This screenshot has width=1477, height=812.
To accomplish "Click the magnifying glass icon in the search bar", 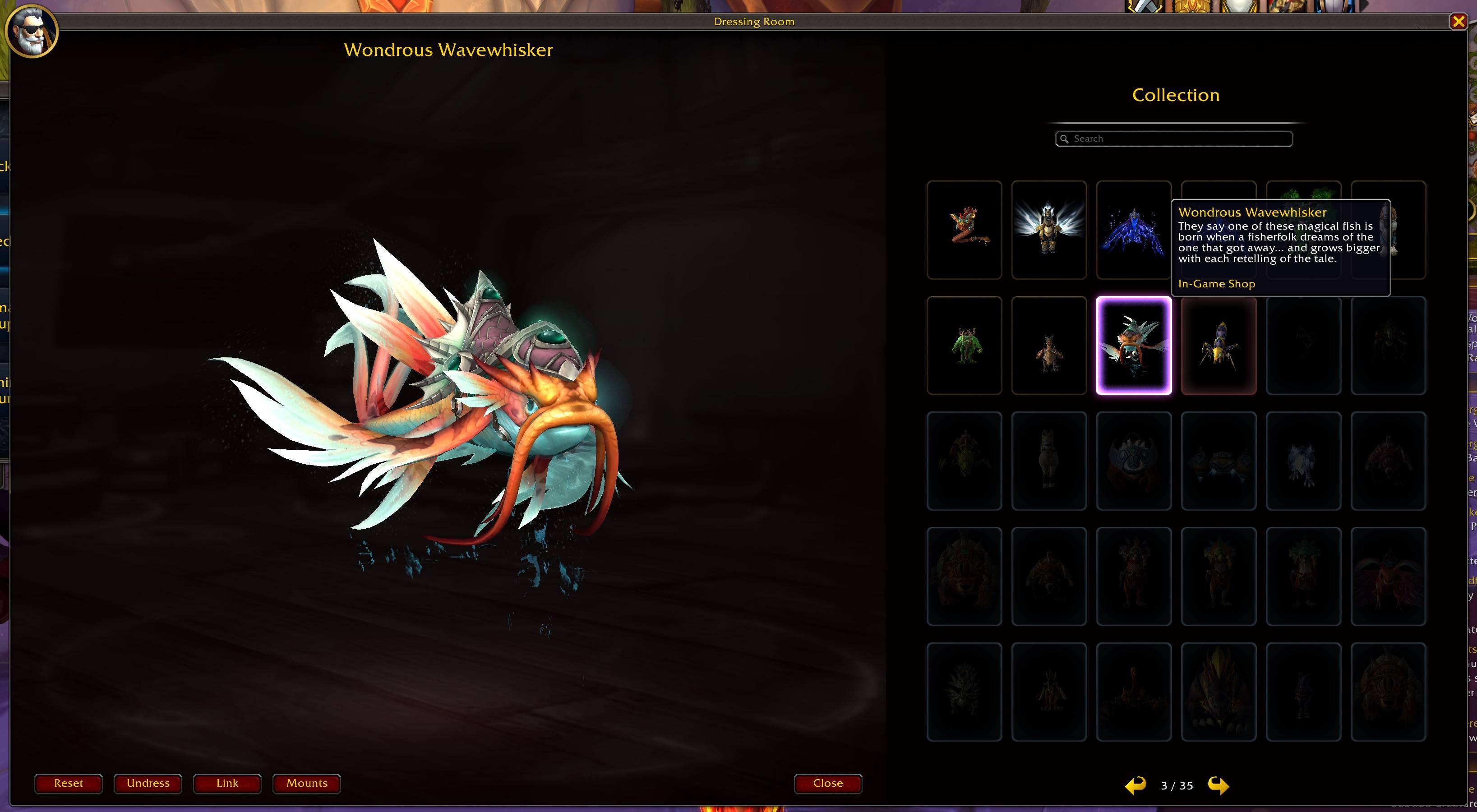I will click(1065, 138).
